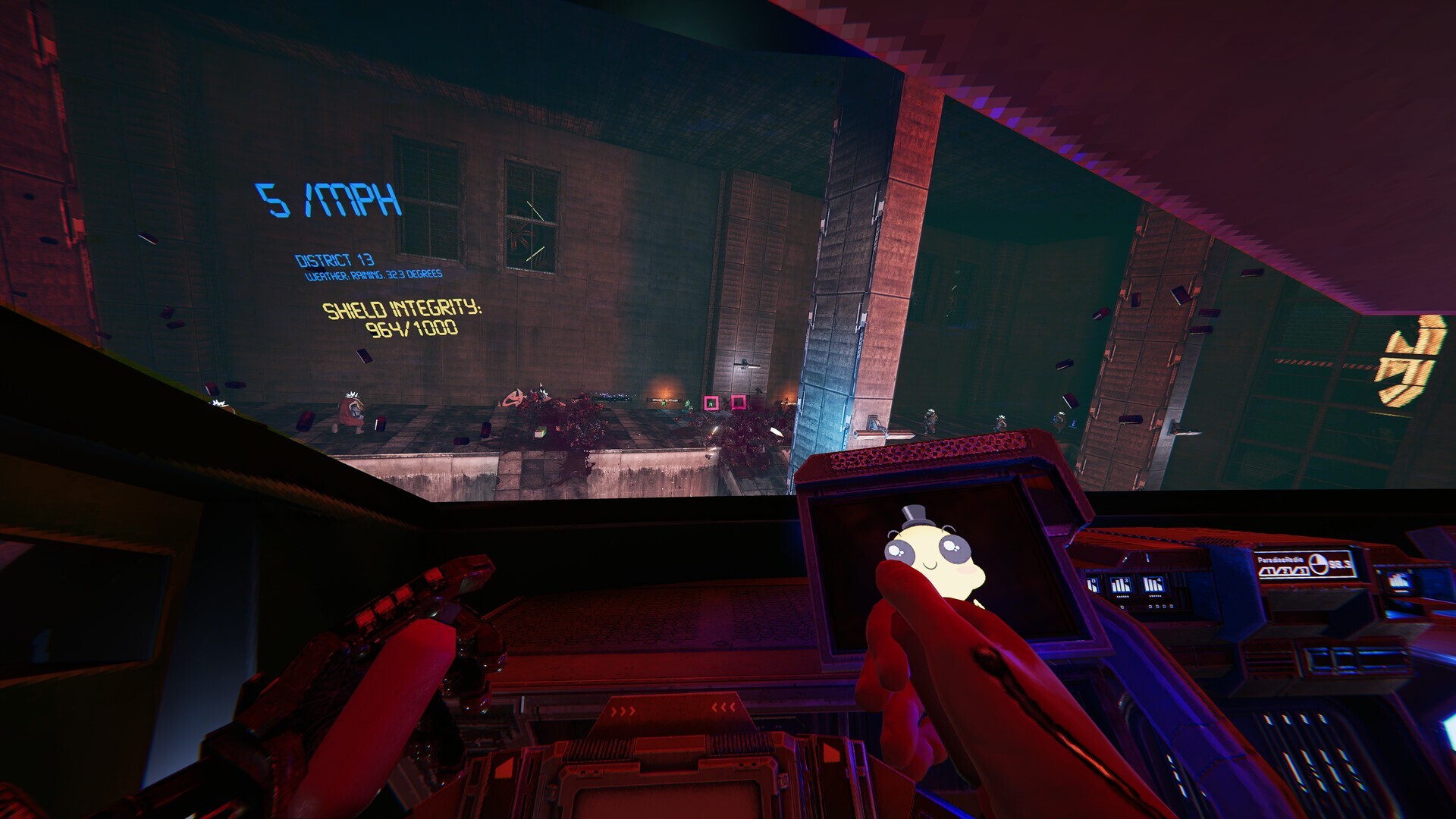Click the leftmost equalizer bar display on the console

point(1091,584)
